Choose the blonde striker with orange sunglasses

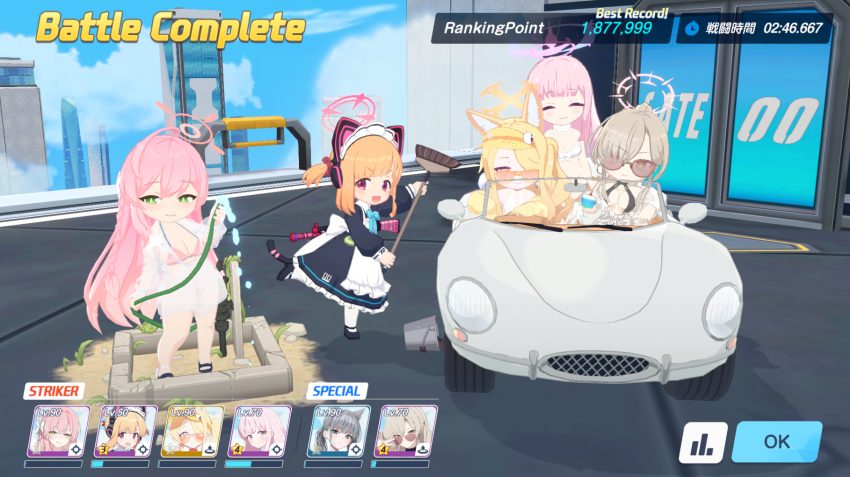click(192, 431)
